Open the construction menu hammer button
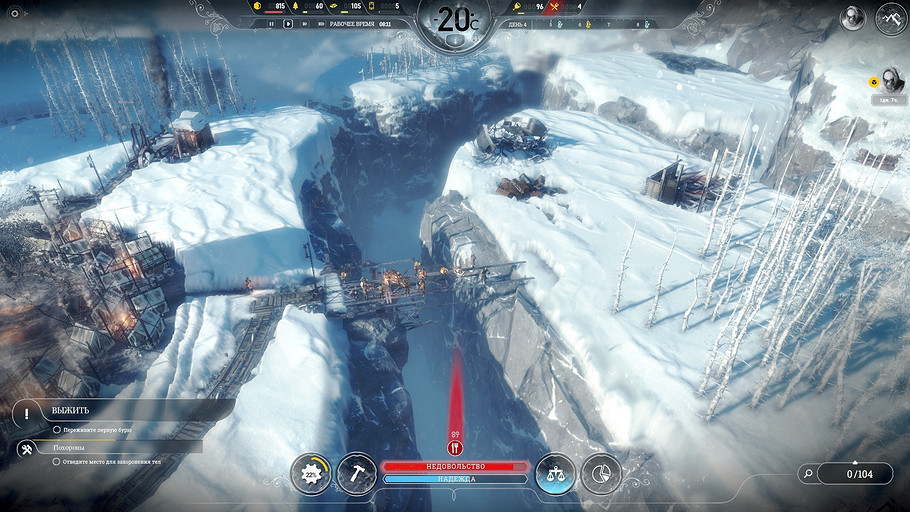This screenshot has width=910, height=512. point(356,473)
